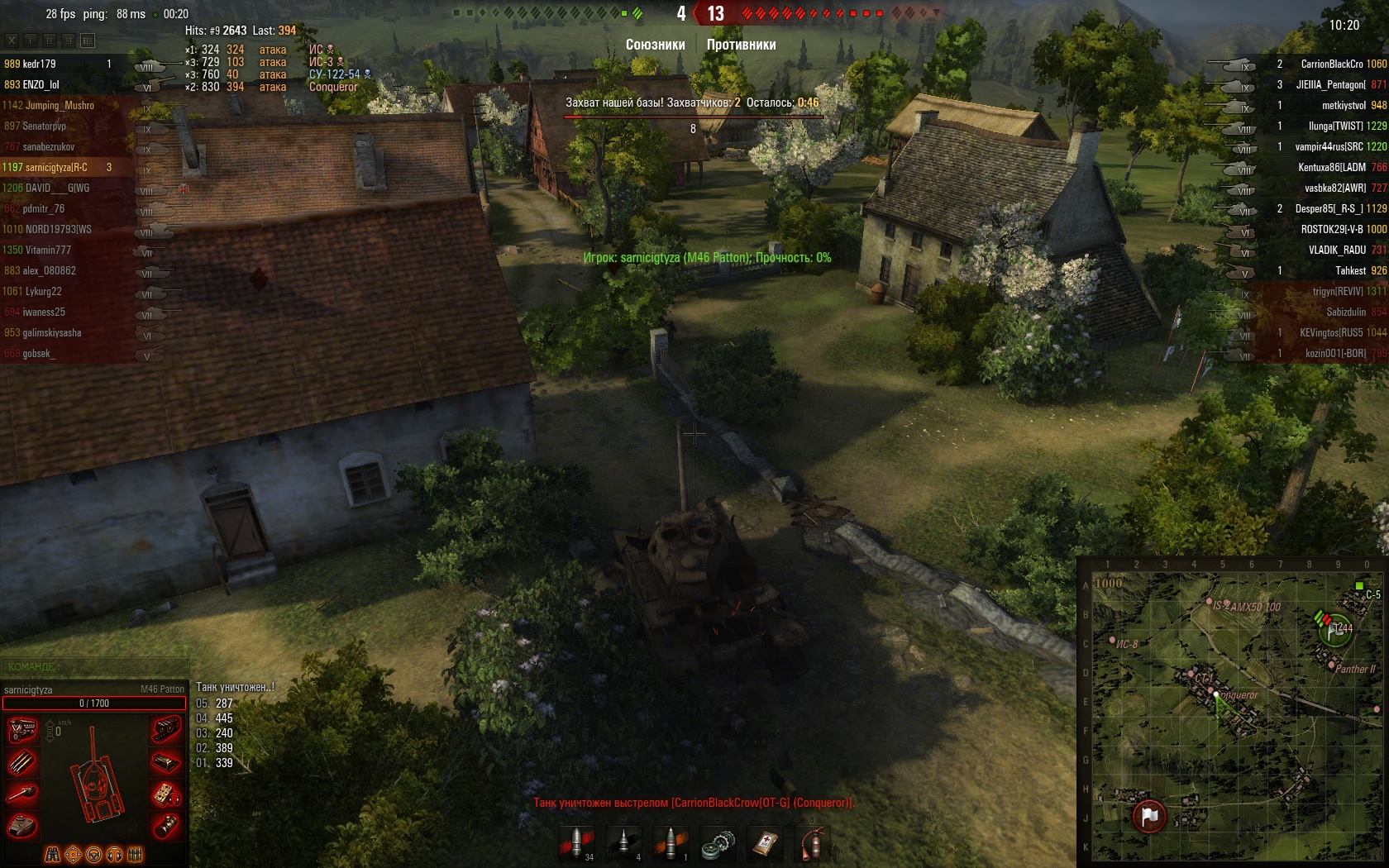Click the white flag base marker on minimap

(1149, 816)
